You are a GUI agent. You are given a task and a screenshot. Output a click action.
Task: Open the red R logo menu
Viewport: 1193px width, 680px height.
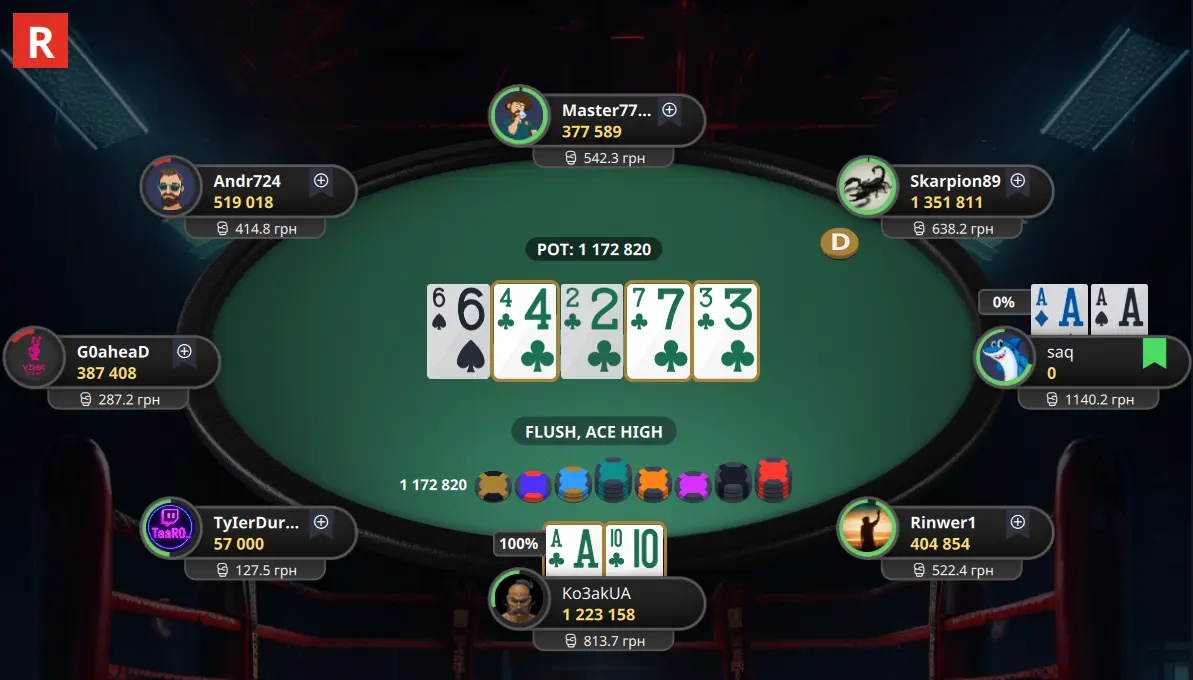(x=40, y=40)
